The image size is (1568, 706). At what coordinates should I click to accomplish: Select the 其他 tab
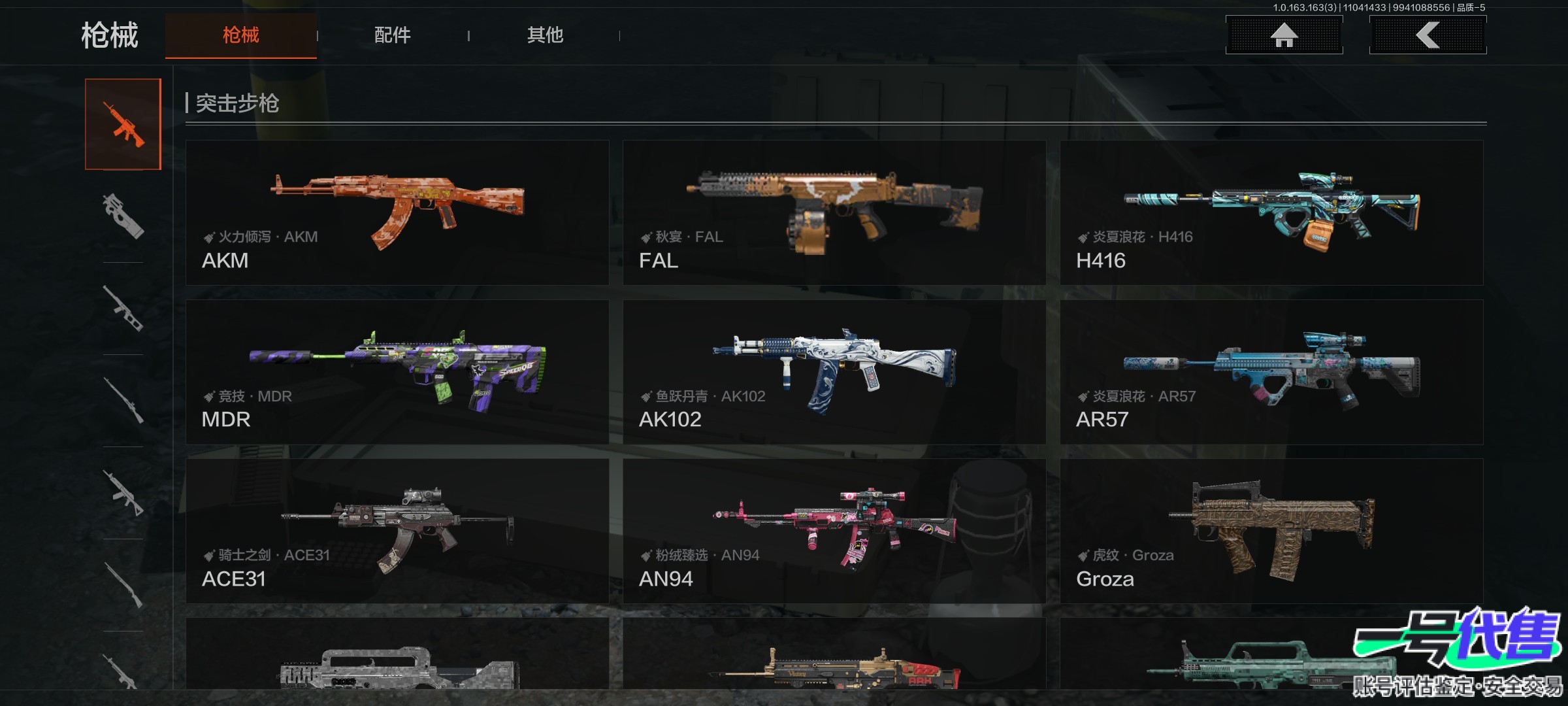click(x=545, y=35)
